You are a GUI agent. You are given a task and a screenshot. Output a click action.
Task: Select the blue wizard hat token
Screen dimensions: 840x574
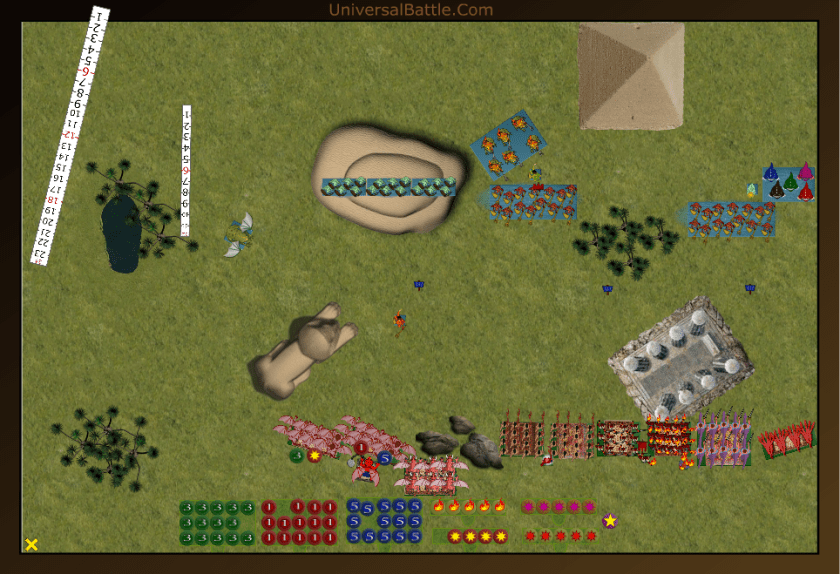(771, 172)
